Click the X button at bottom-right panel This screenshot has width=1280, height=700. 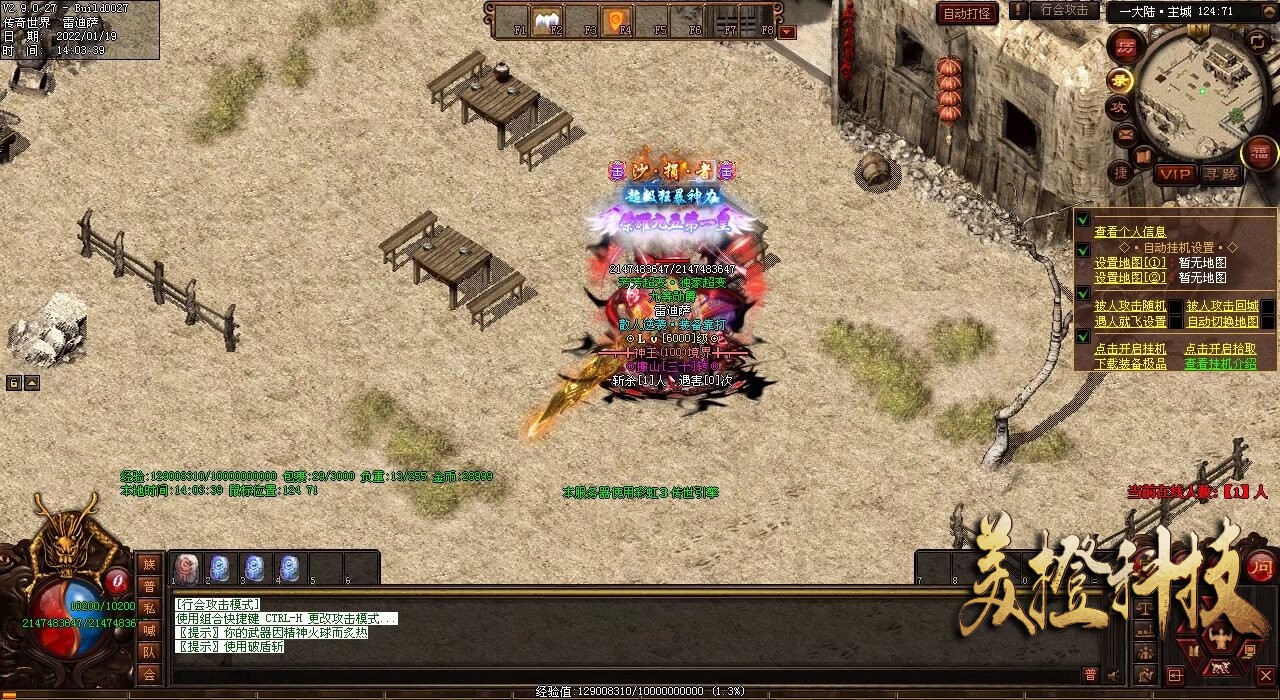pos(1265,676)
